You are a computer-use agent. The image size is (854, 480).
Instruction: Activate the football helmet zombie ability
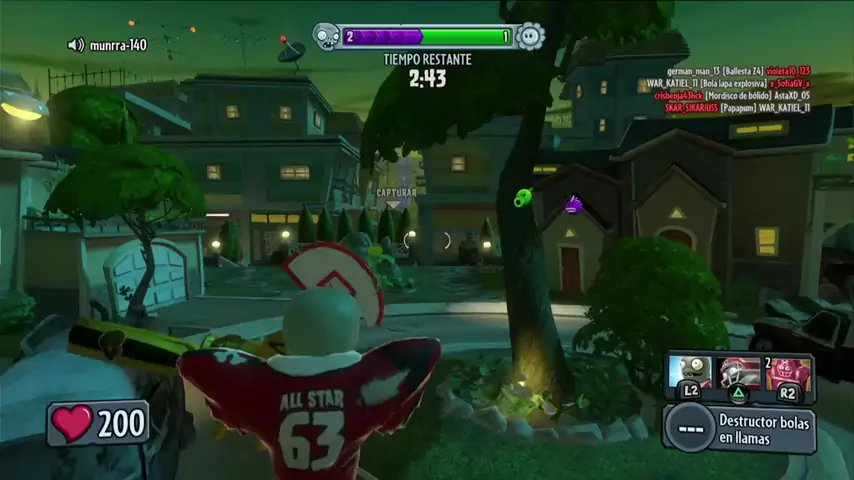click(739, 372)
